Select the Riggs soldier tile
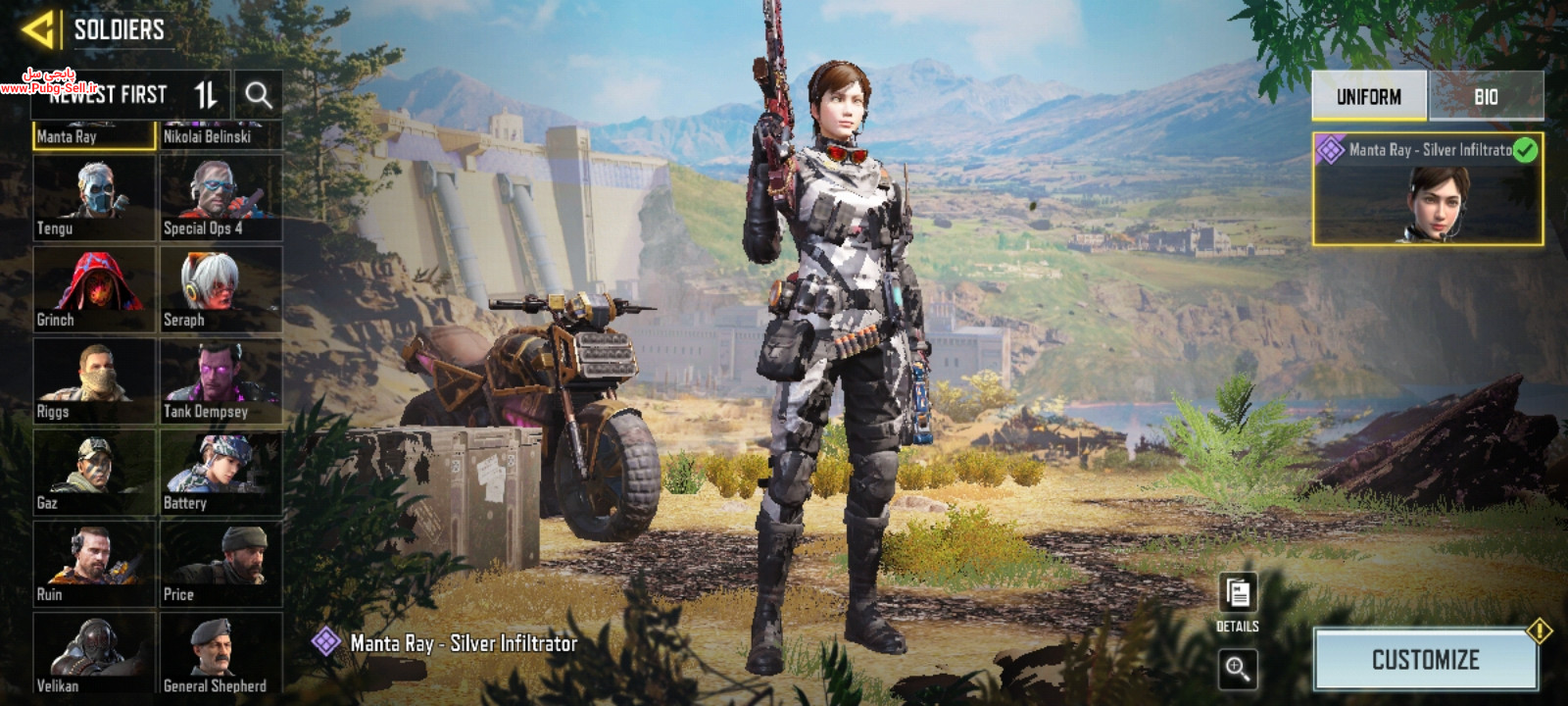Screen dimensions: 1568x706 point(94,380)
